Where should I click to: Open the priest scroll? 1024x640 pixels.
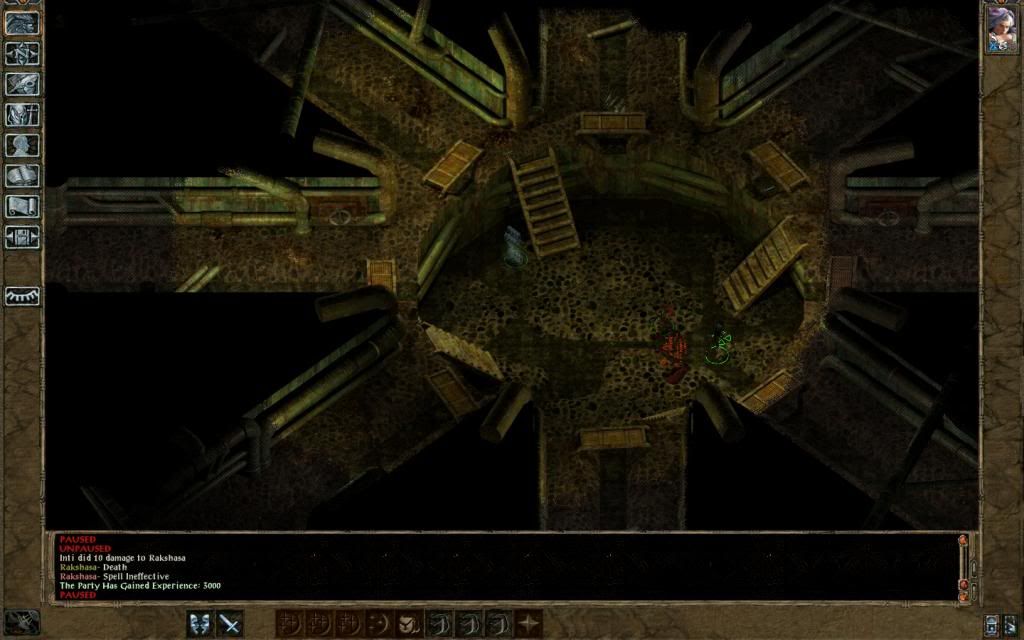21,206
